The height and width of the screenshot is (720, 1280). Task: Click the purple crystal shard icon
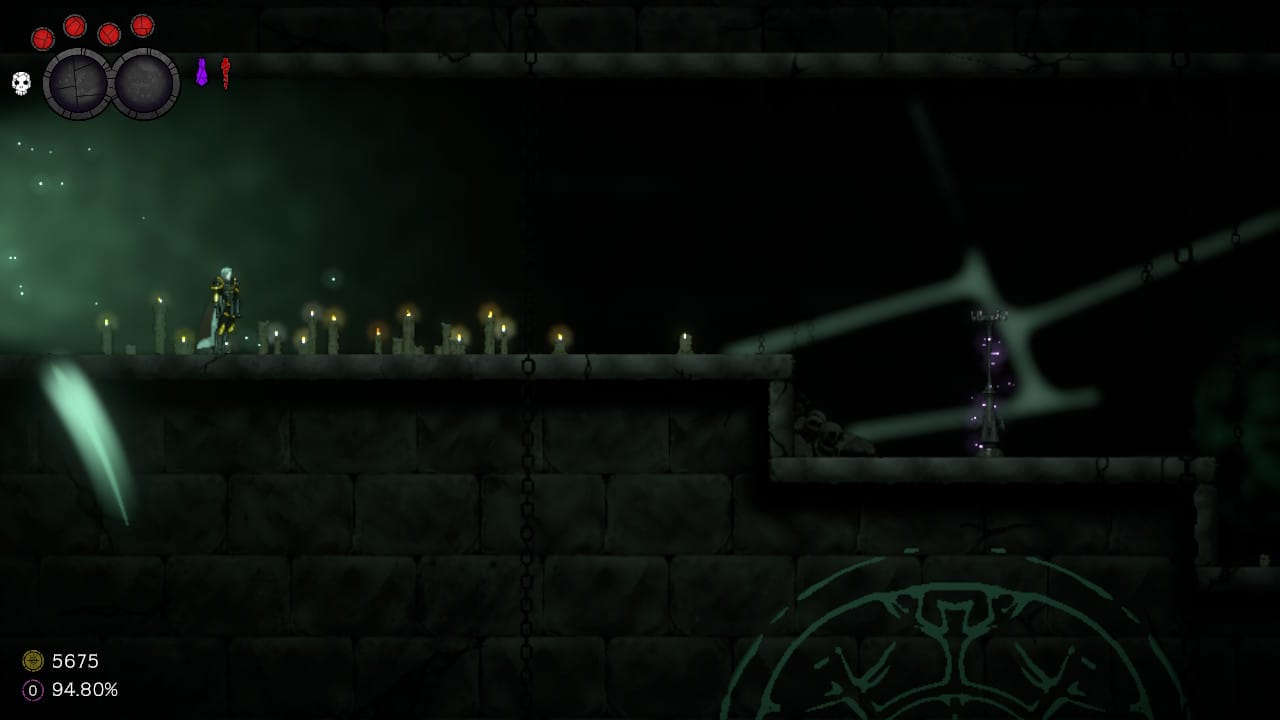pyautogui.click(x=202, y=72)
